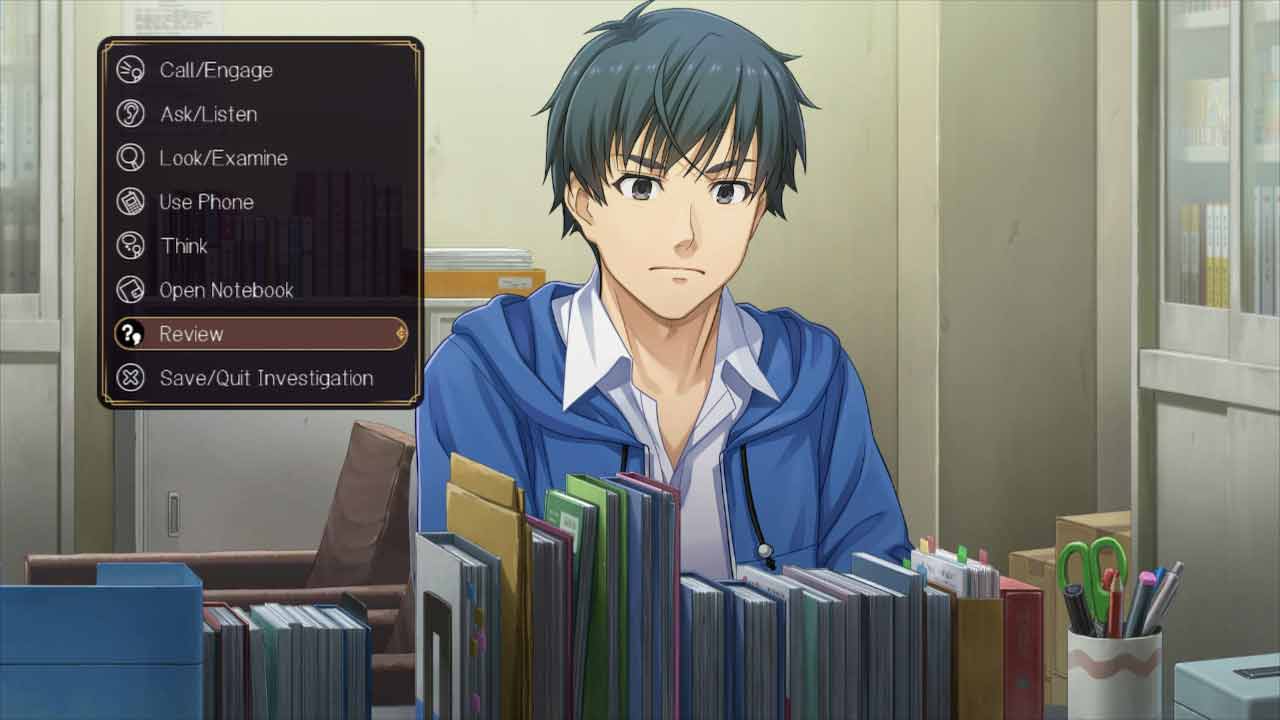Select the Think command
This screenshot has height=720, width=1280.
tap(184, 246)
